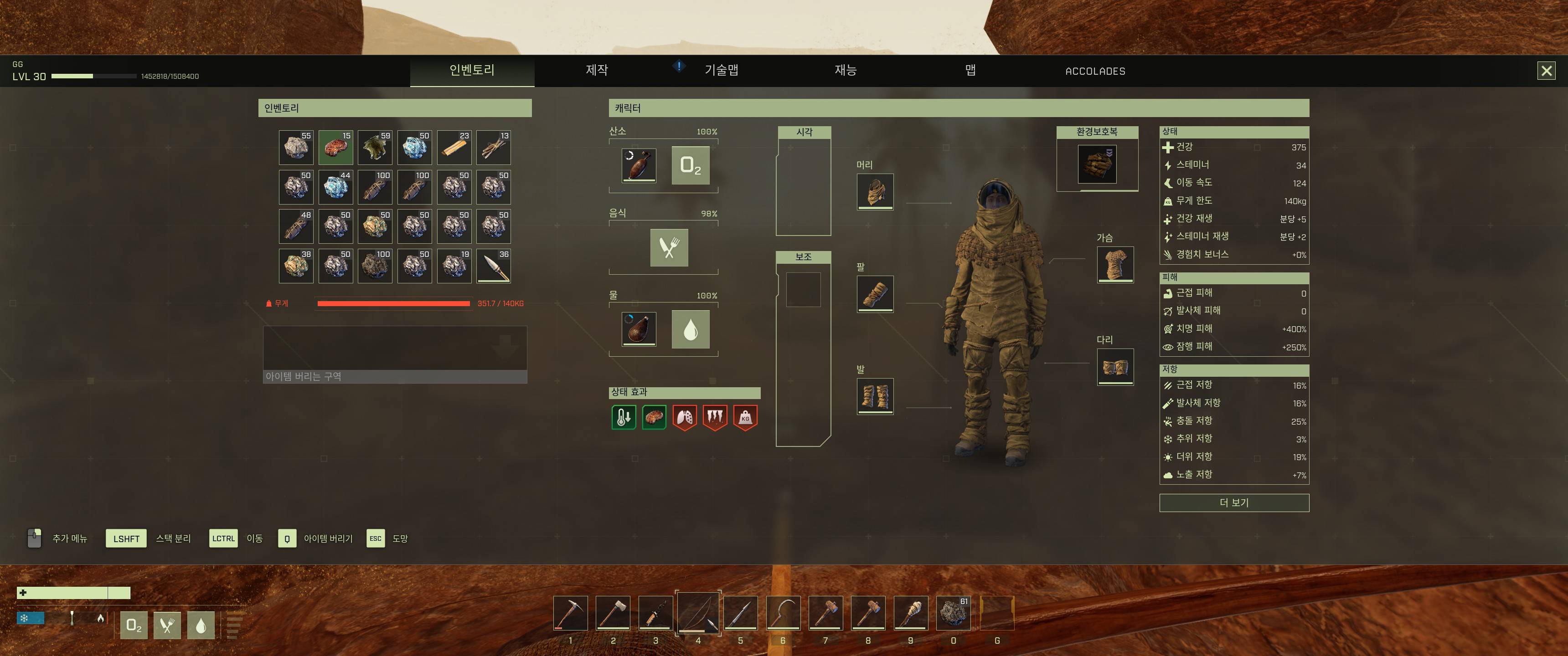This screenshot has height=656, width=1568.
Task: Click the 더 보기 show more button
Action: click(x=1234, y=502)
